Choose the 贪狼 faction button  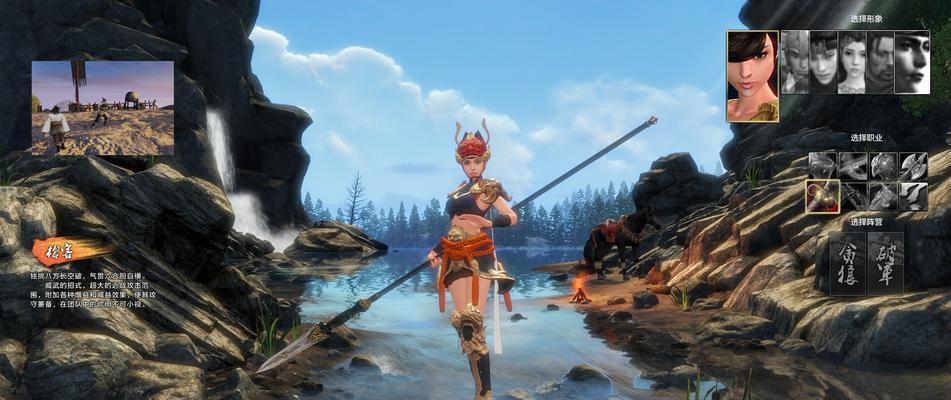[x=847, y=263]
